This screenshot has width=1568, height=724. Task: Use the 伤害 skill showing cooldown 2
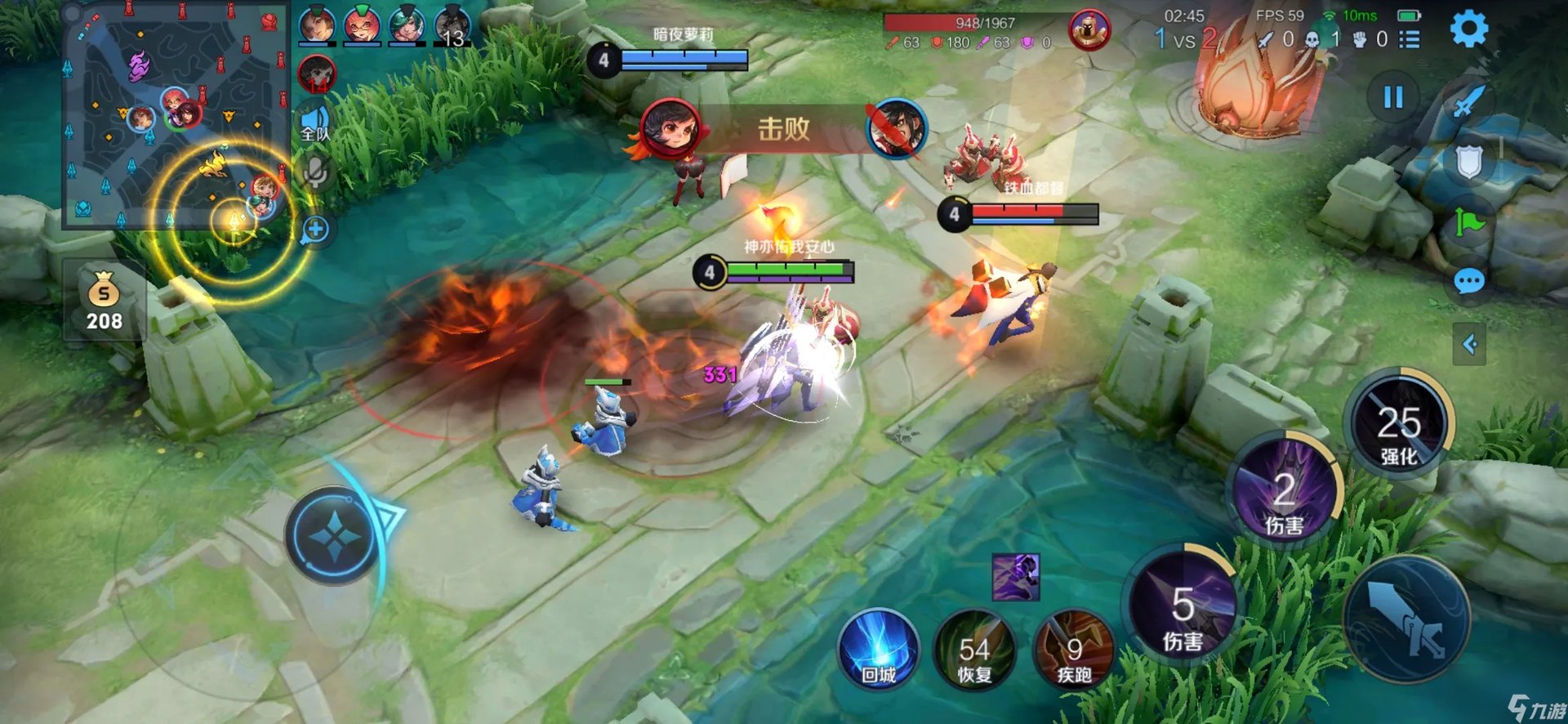pos(1284,493)
